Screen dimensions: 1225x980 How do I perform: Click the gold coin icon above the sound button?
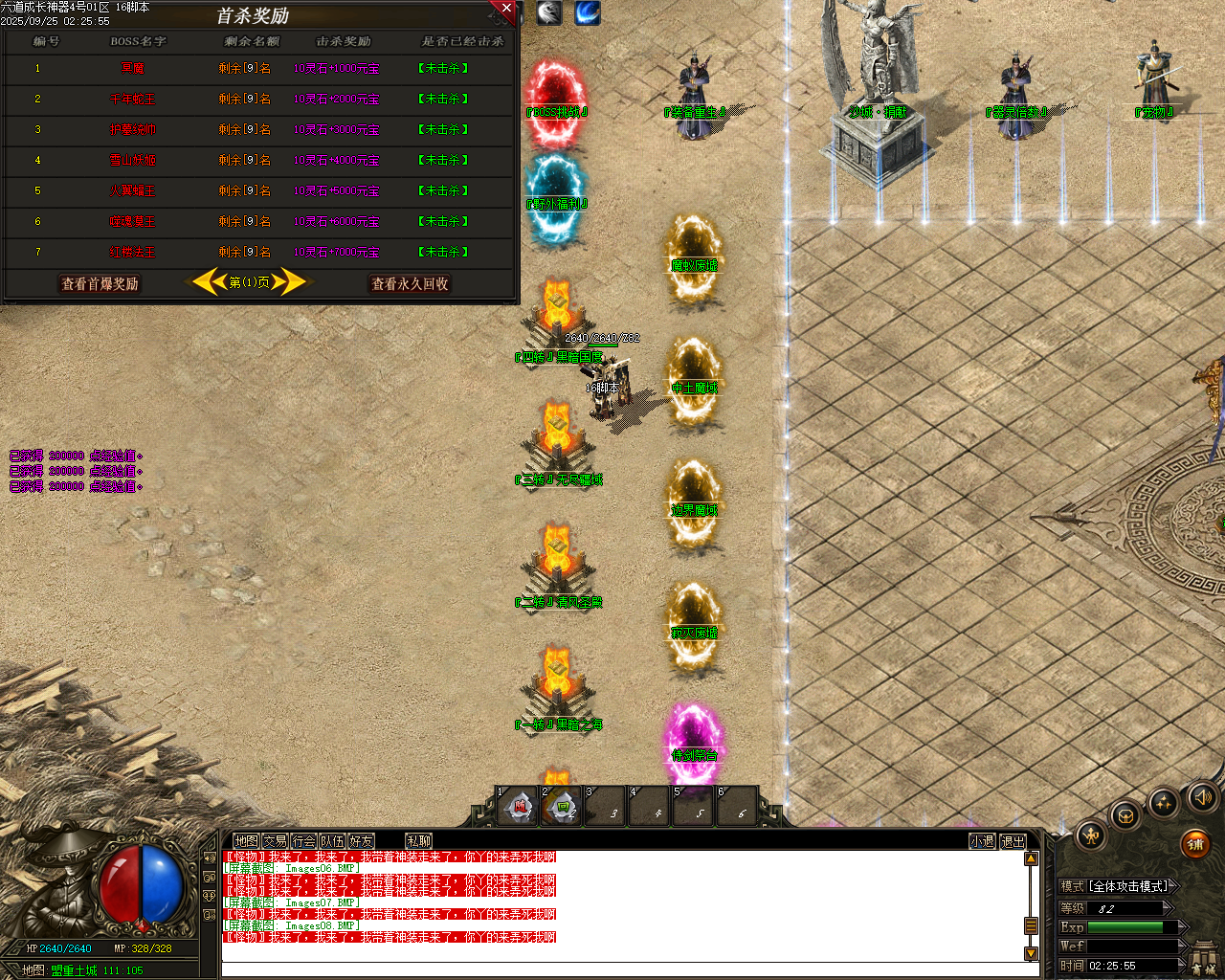(1164, 802)
